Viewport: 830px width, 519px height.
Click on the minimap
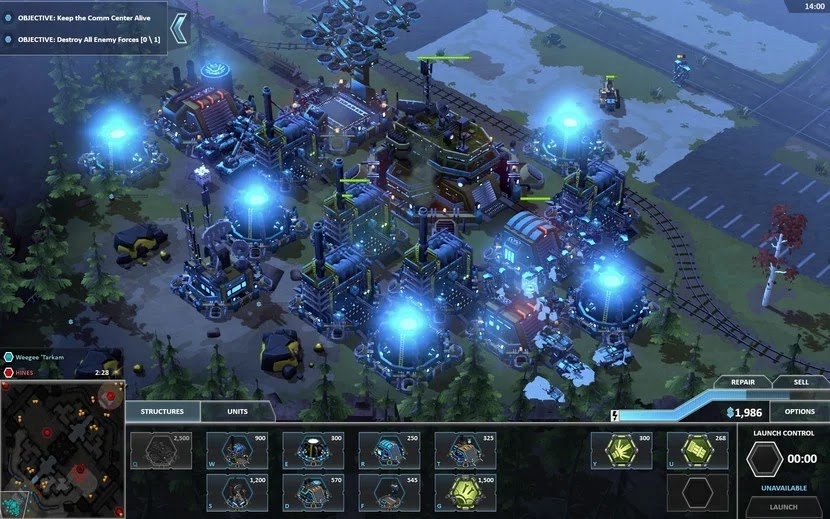[x=62, y=448]
